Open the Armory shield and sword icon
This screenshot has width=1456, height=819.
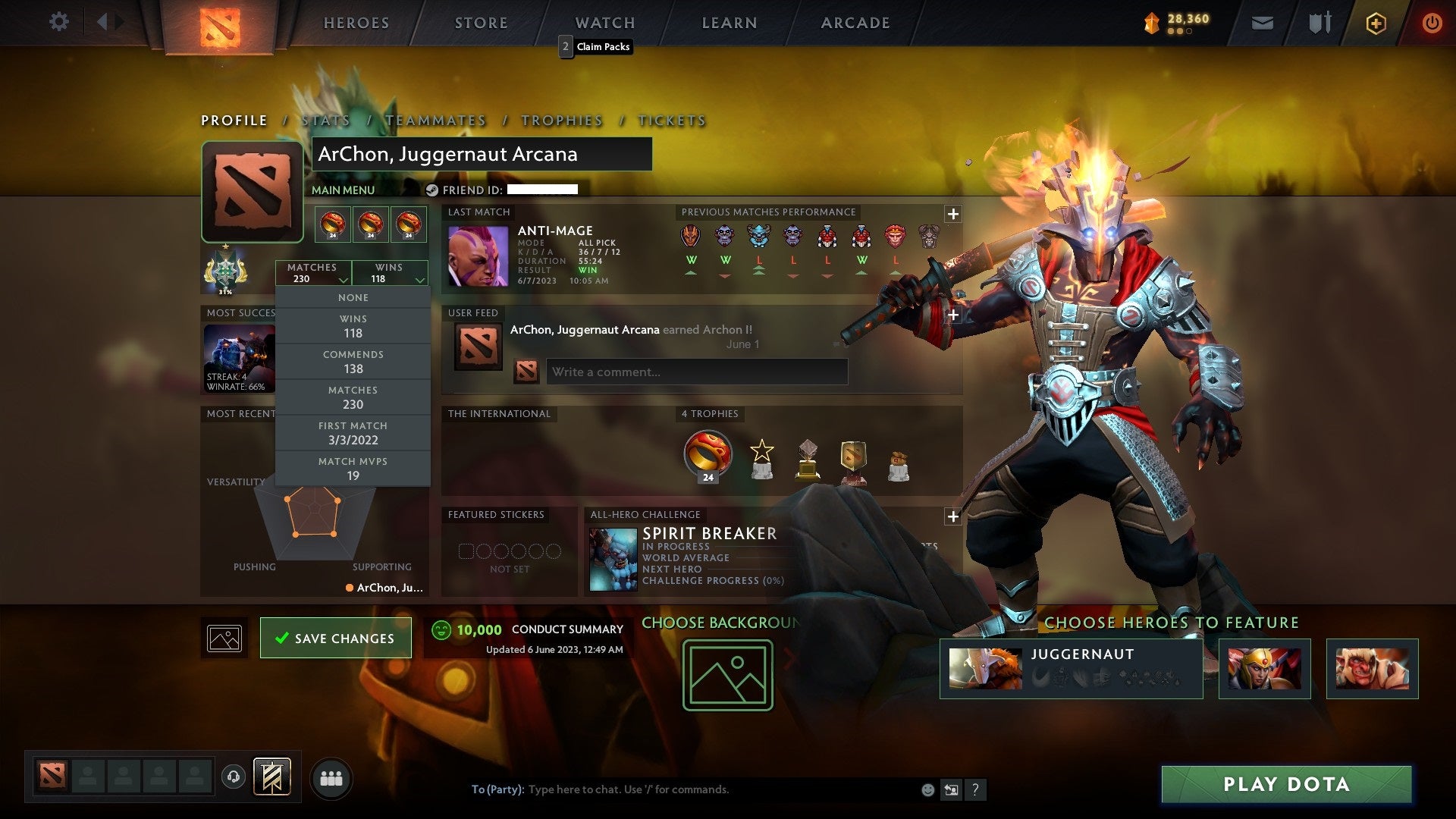1319,23
